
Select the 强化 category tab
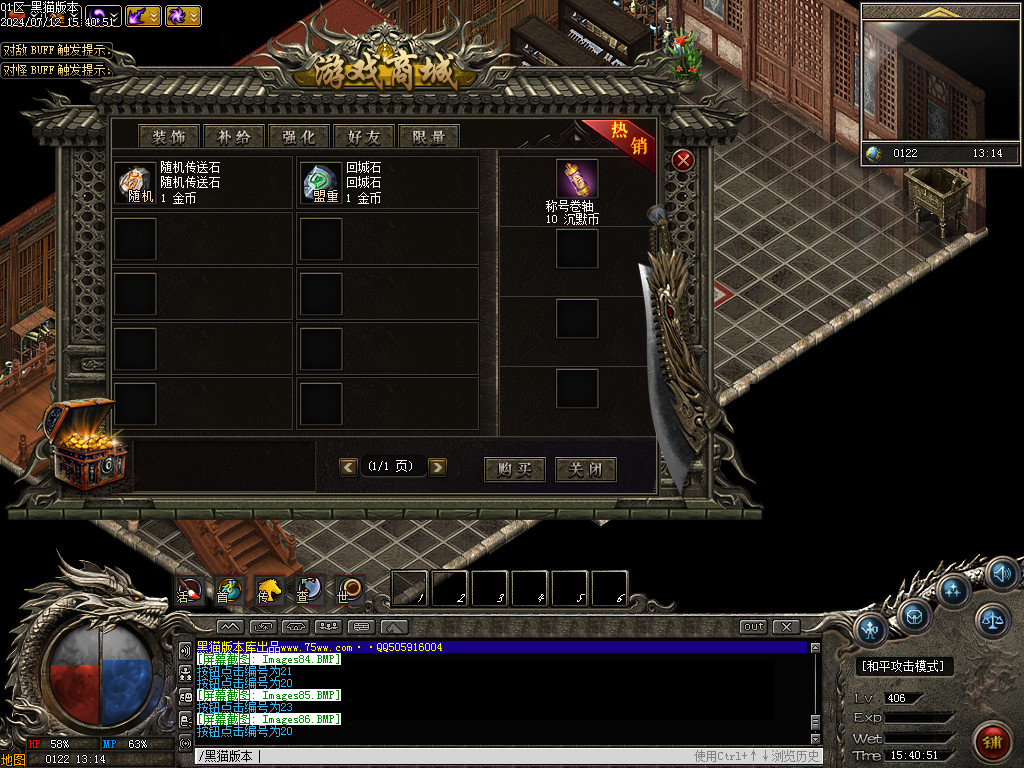click(299, 137)
